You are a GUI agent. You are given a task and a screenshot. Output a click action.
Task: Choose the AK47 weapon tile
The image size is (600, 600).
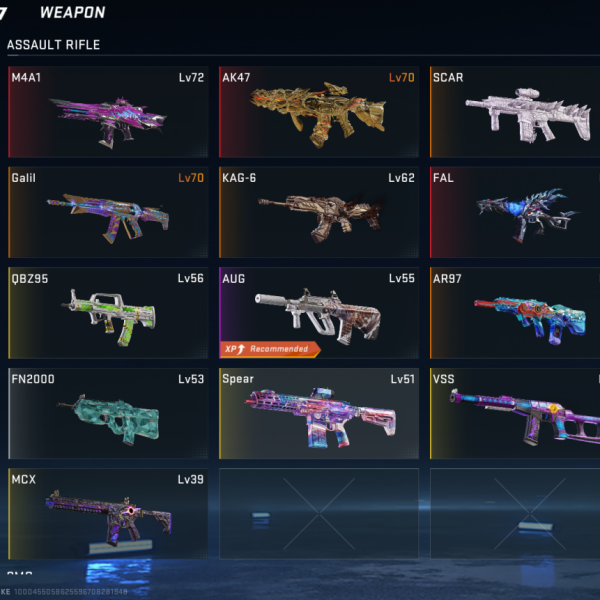[318, 112]
